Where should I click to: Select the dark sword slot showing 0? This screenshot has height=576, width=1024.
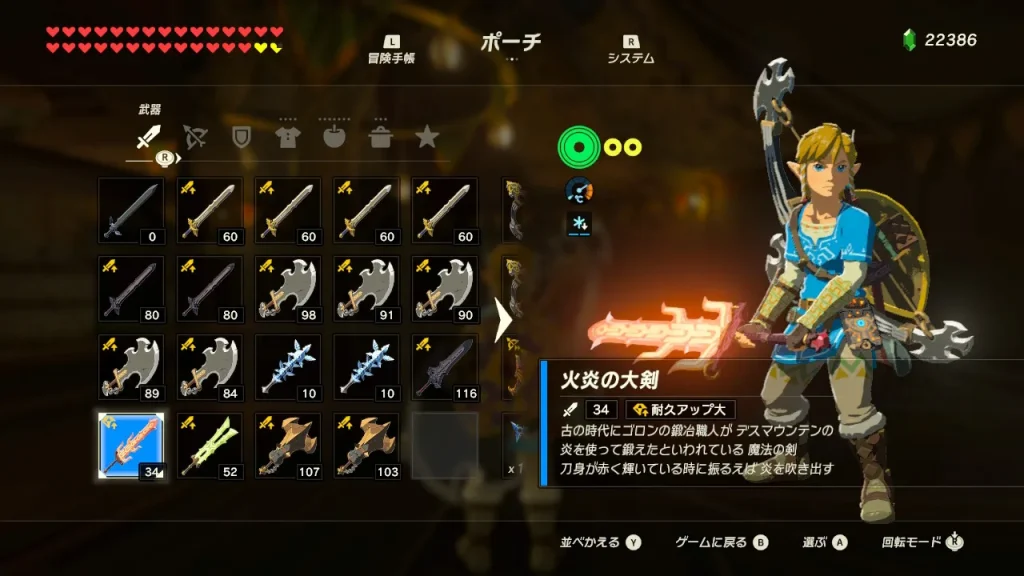tap(131, 211)
